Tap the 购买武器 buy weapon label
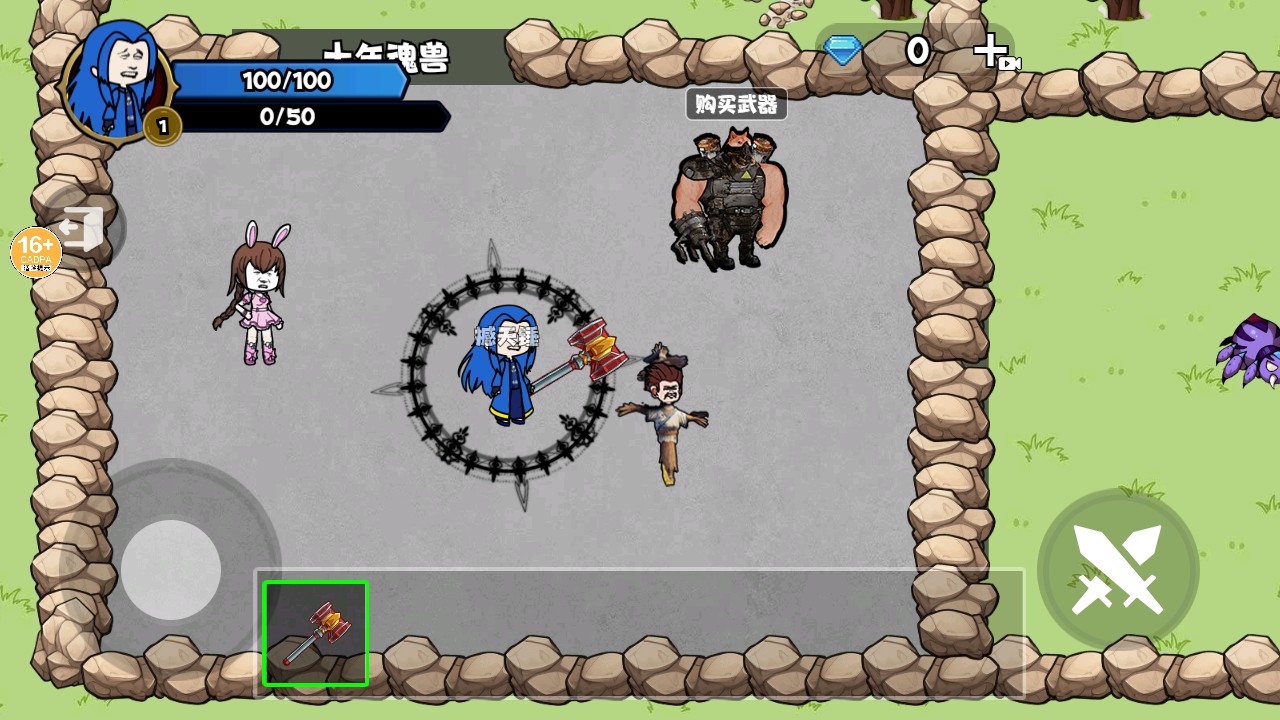The height and width of the screenshot is (720, 1280). pos(736,104)
